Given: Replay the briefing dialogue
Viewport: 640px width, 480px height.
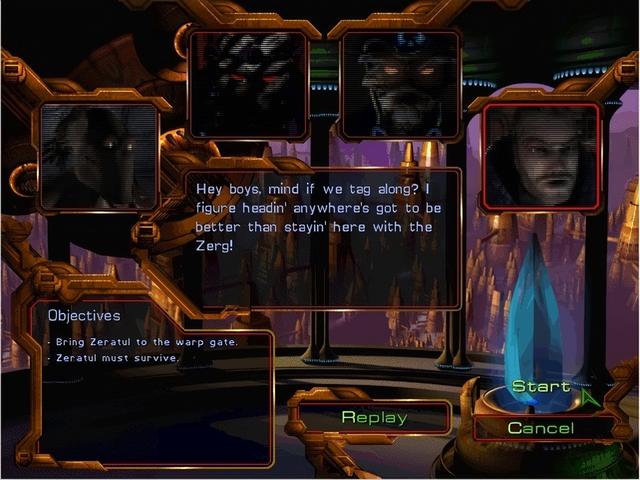Looking at the screenshot, I should 374,417.
